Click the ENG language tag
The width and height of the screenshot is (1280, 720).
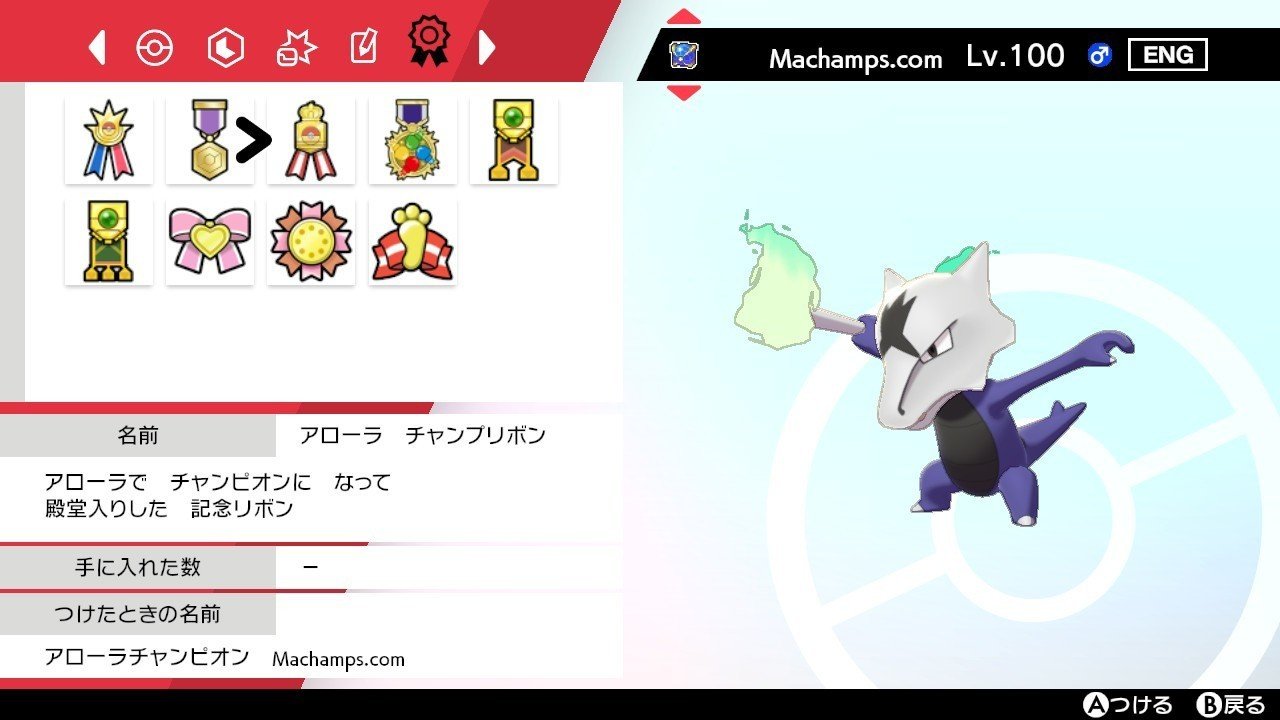tap(1168, 54)
